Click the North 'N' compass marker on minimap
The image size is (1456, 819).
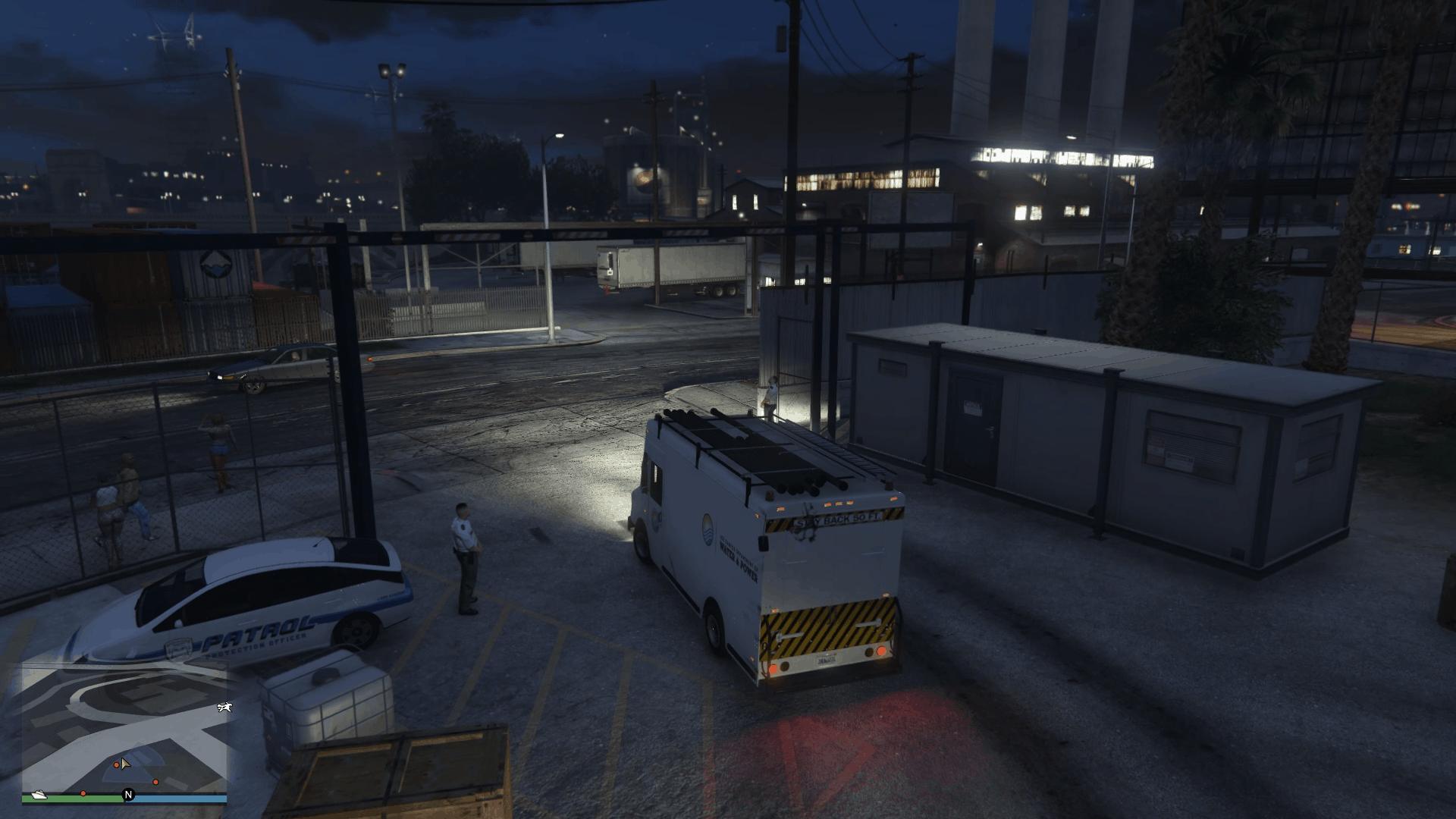128,795
